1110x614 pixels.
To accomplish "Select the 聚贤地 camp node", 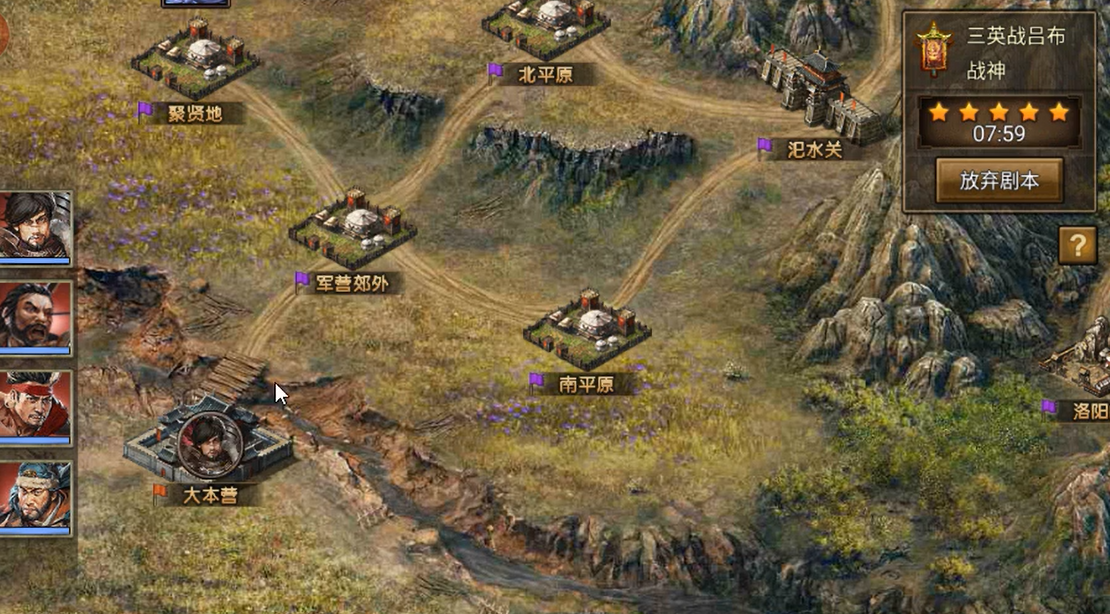I will tap(195, 58).
